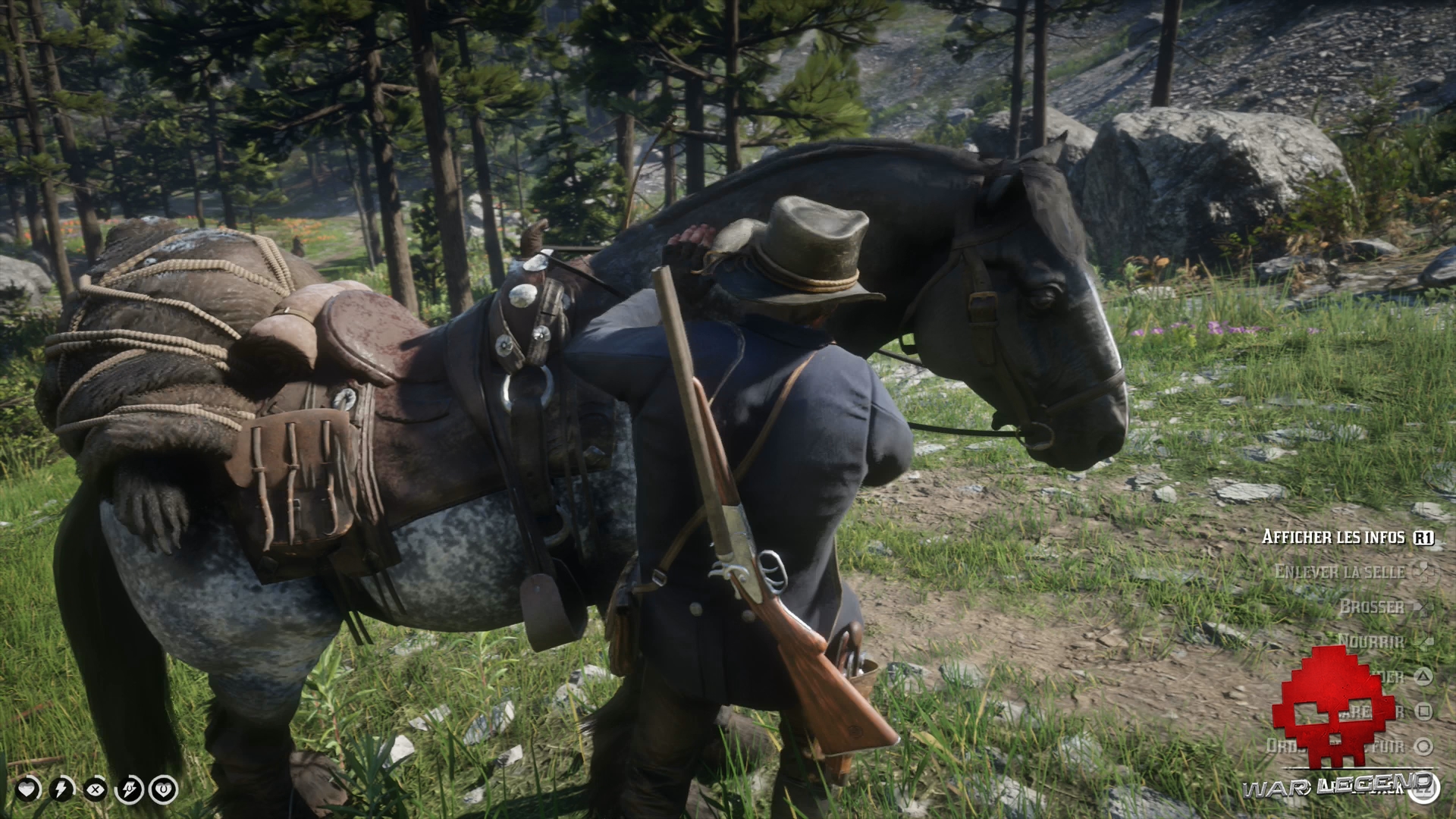Viewport: 1456px width, 819px height.
Task: Click the Triangle button prompt in the menu
Action: pyautogui.click(x=1422, y=676)
